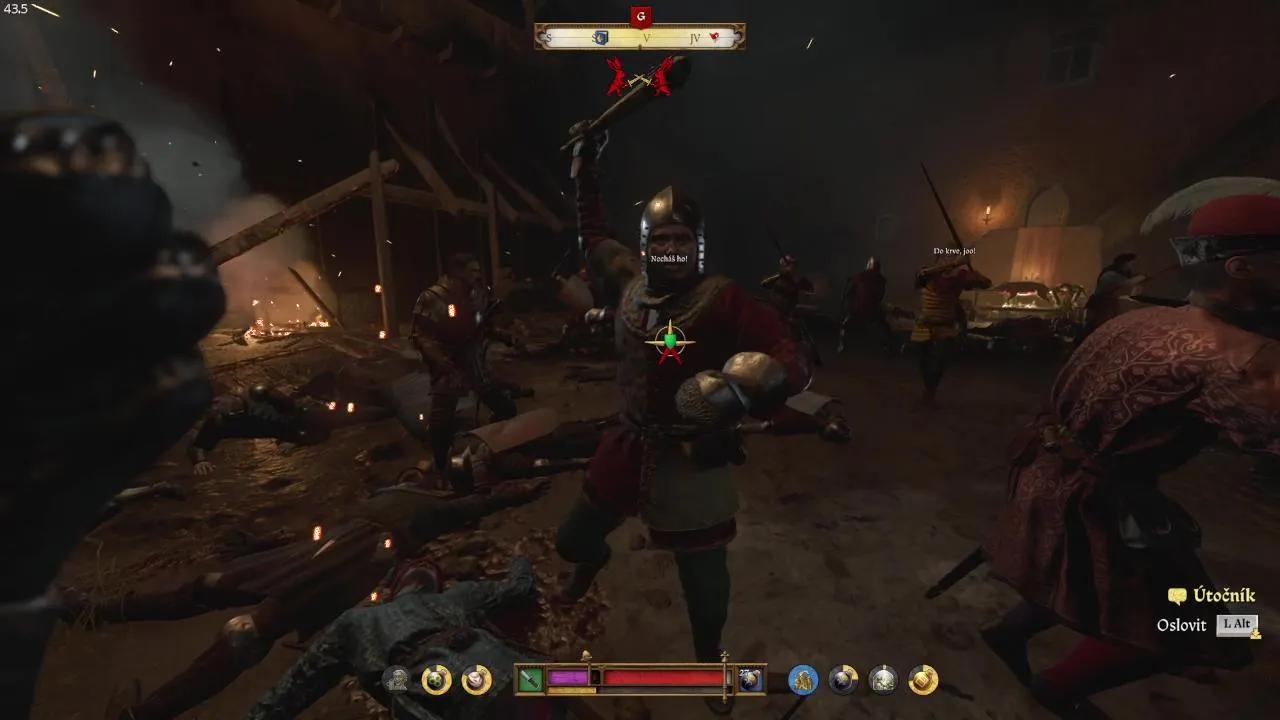The image size is (1280, 720).
Task: Click the red hares crossed swords combat icon
Action: 640,76
